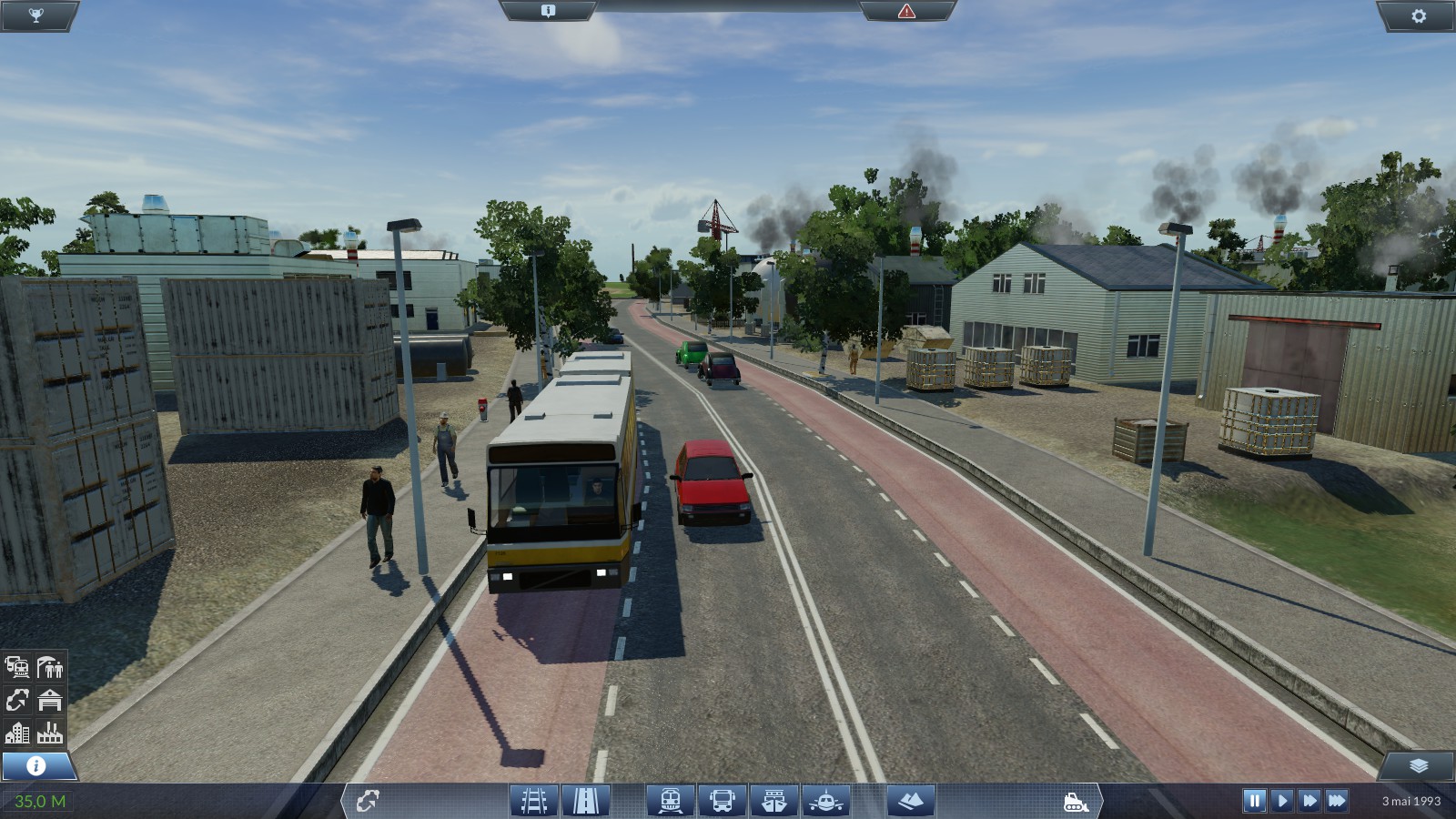
Task: Open the industries list factory icon
Action: 50,732
